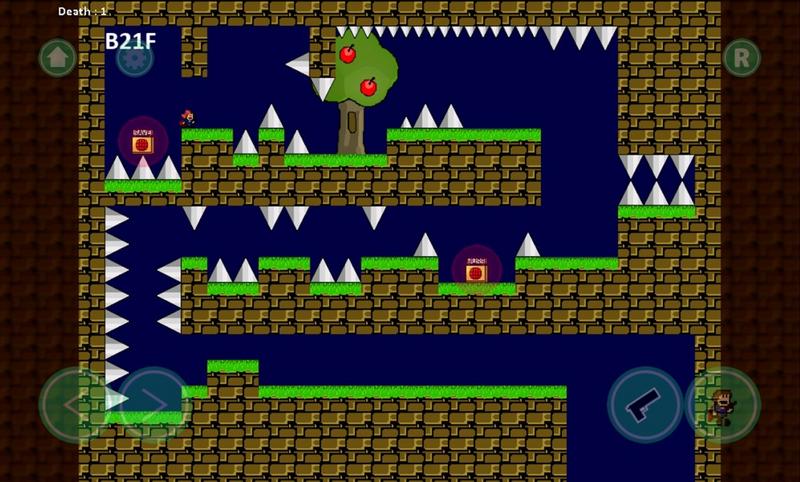Tap the home button
The image size is (800, 482).
pyautogui.click(x=57, y=57)
